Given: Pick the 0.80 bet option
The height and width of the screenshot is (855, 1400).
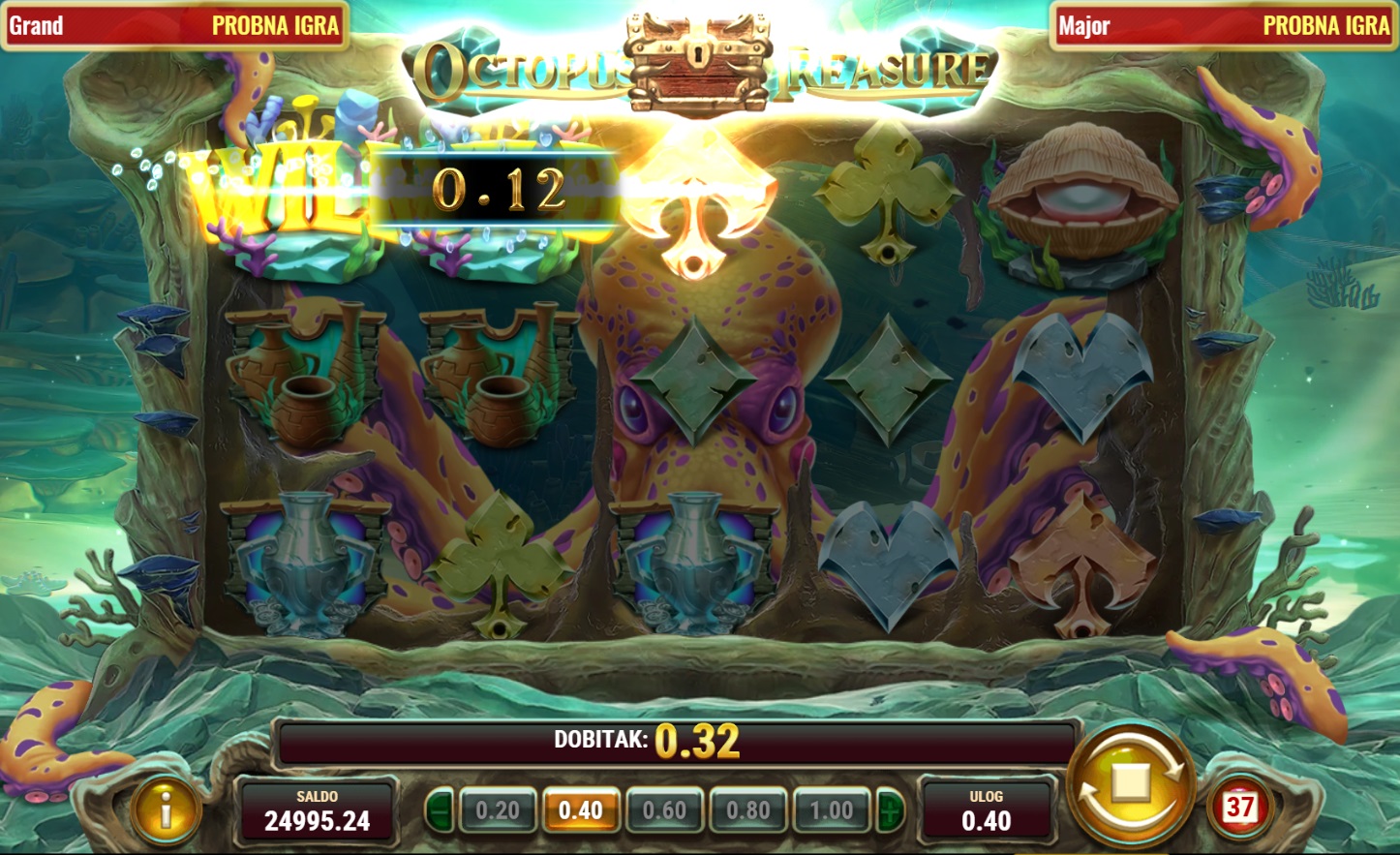Looking at the screenshot, I should (748, 810).
